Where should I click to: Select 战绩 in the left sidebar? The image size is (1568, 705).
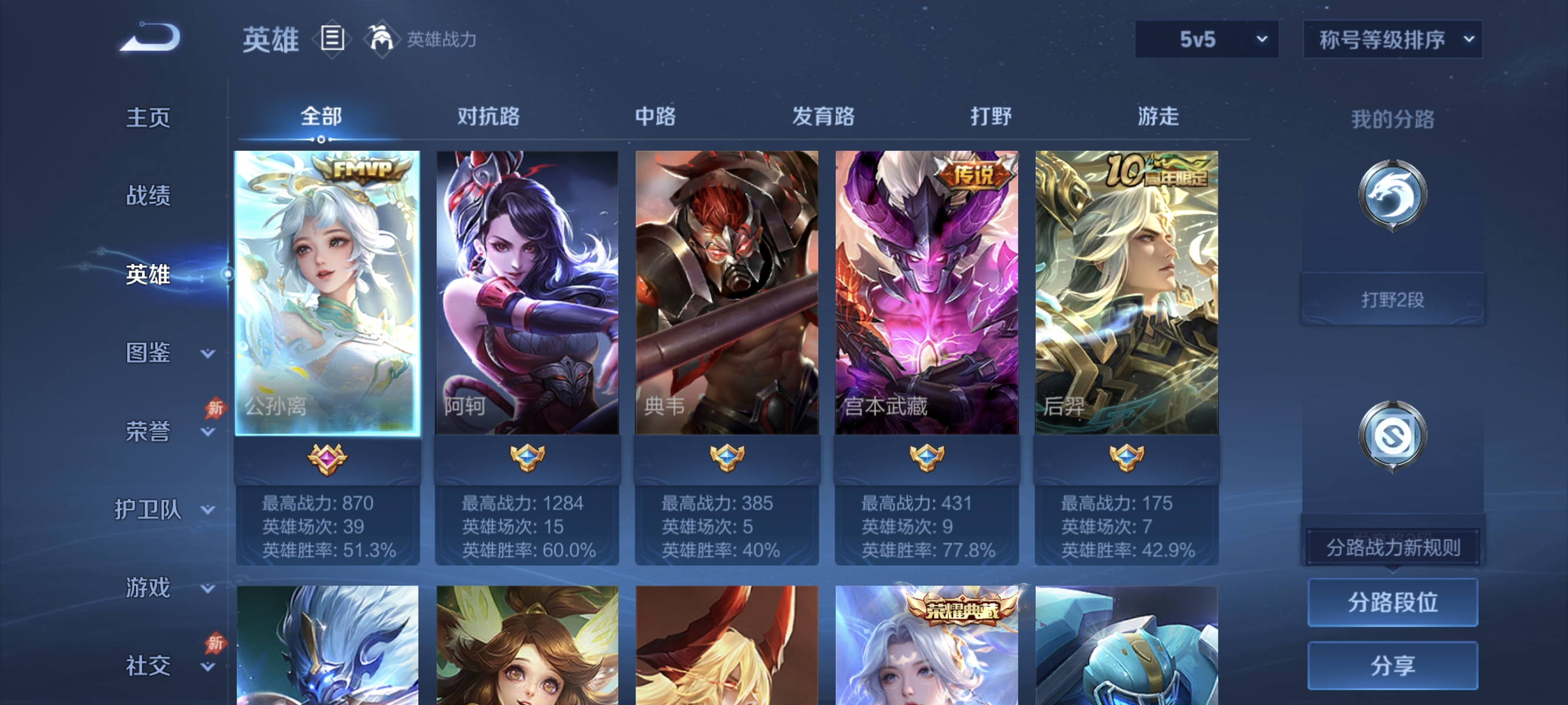click(x=148, y=196)
